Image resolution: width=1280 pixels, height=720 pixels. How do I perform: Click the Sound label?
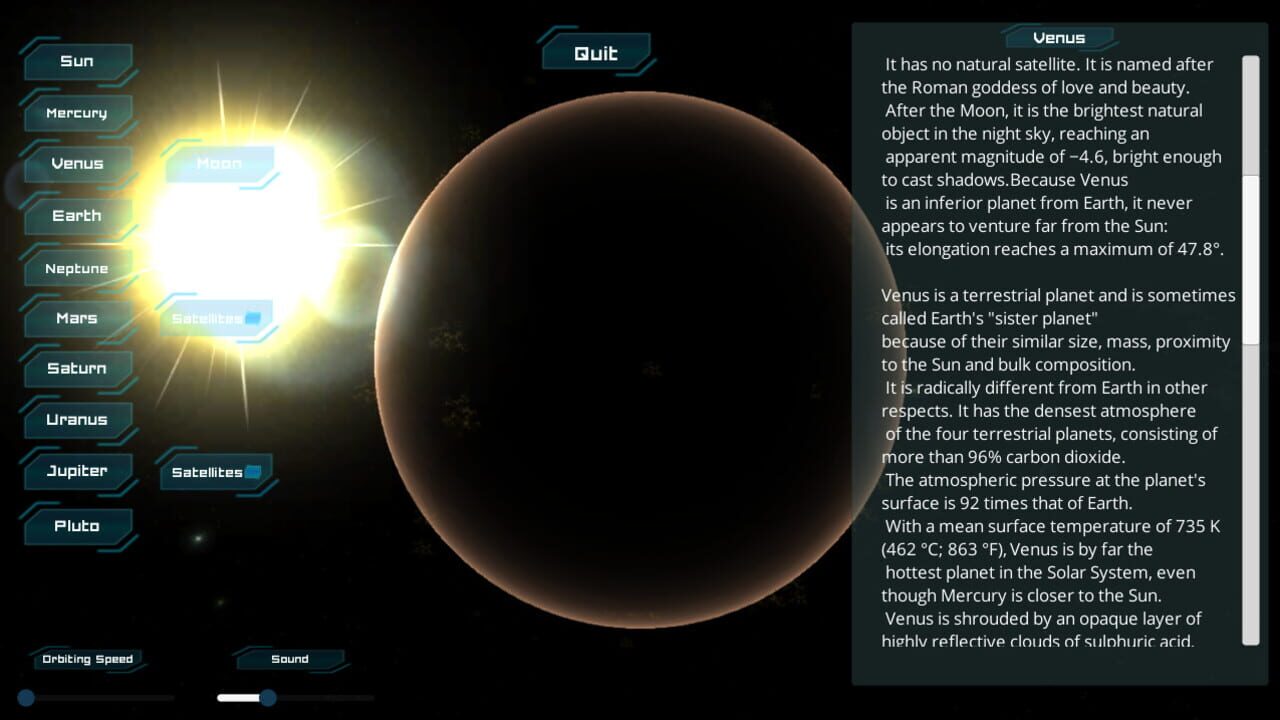(x=289, y=658)
